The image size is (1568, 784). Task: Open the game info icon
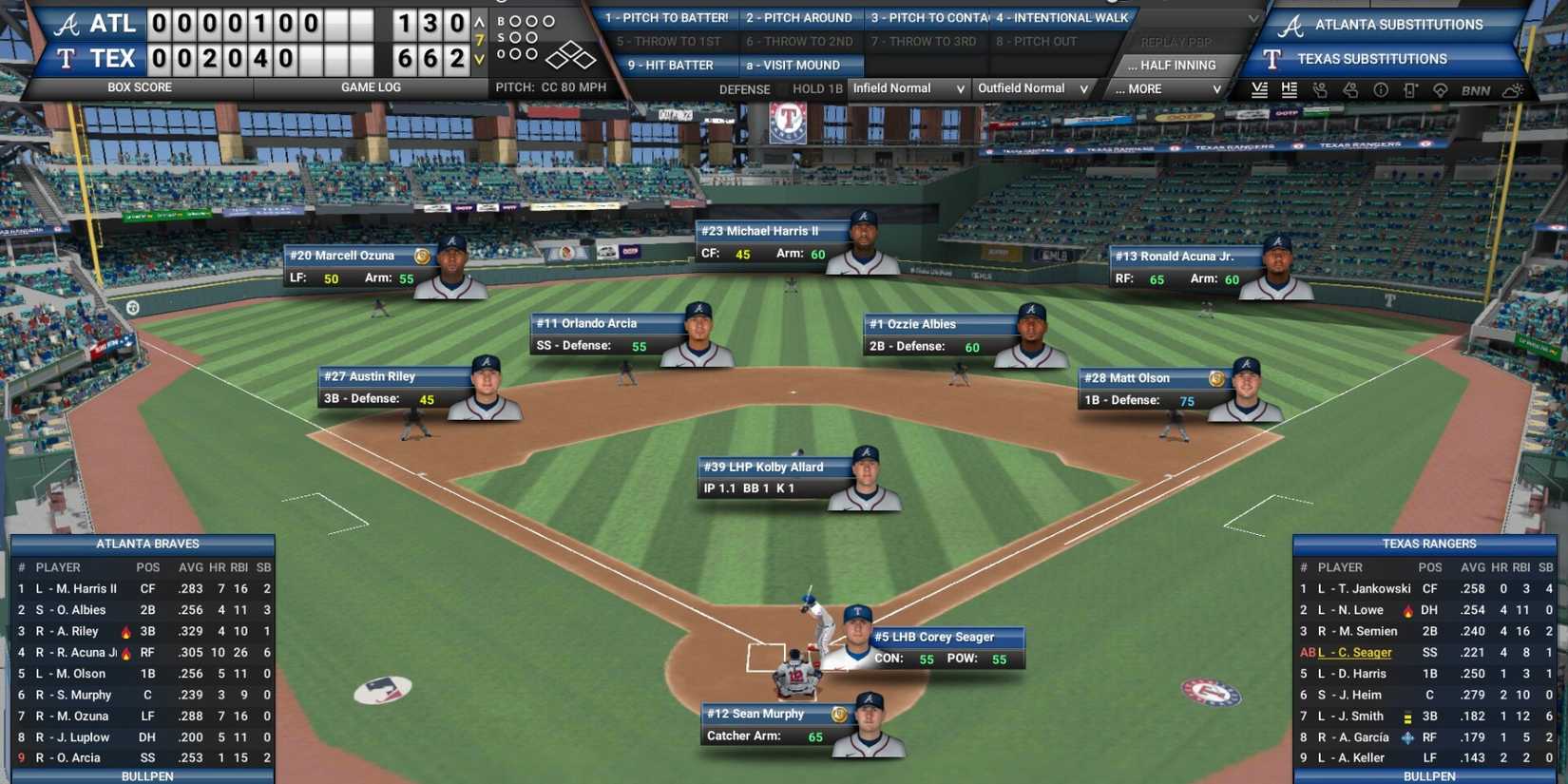coord(1381,90)
